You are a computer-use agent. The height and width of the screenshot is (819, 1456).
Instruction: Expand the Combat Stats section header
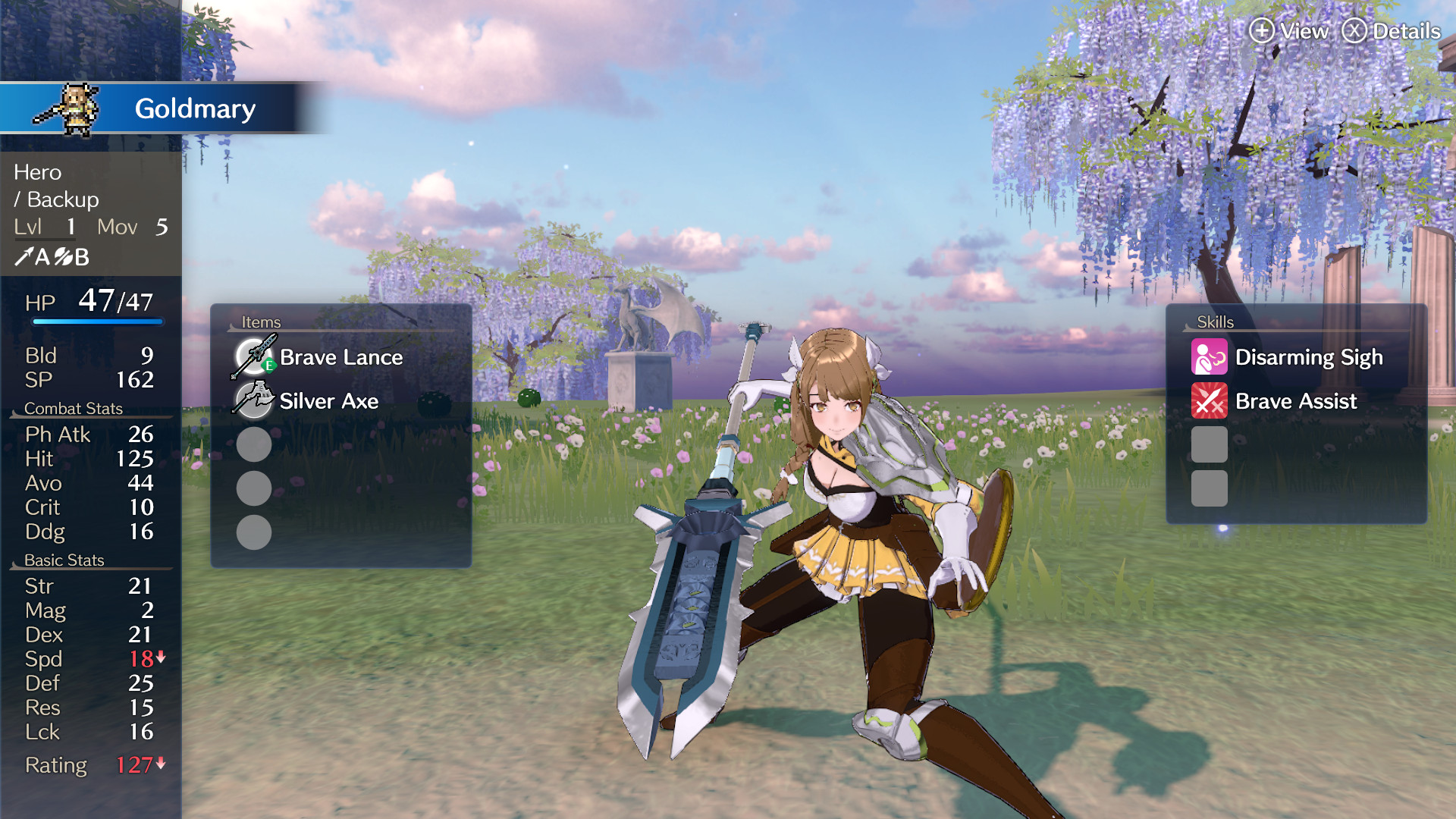click(x=74, y=408)
